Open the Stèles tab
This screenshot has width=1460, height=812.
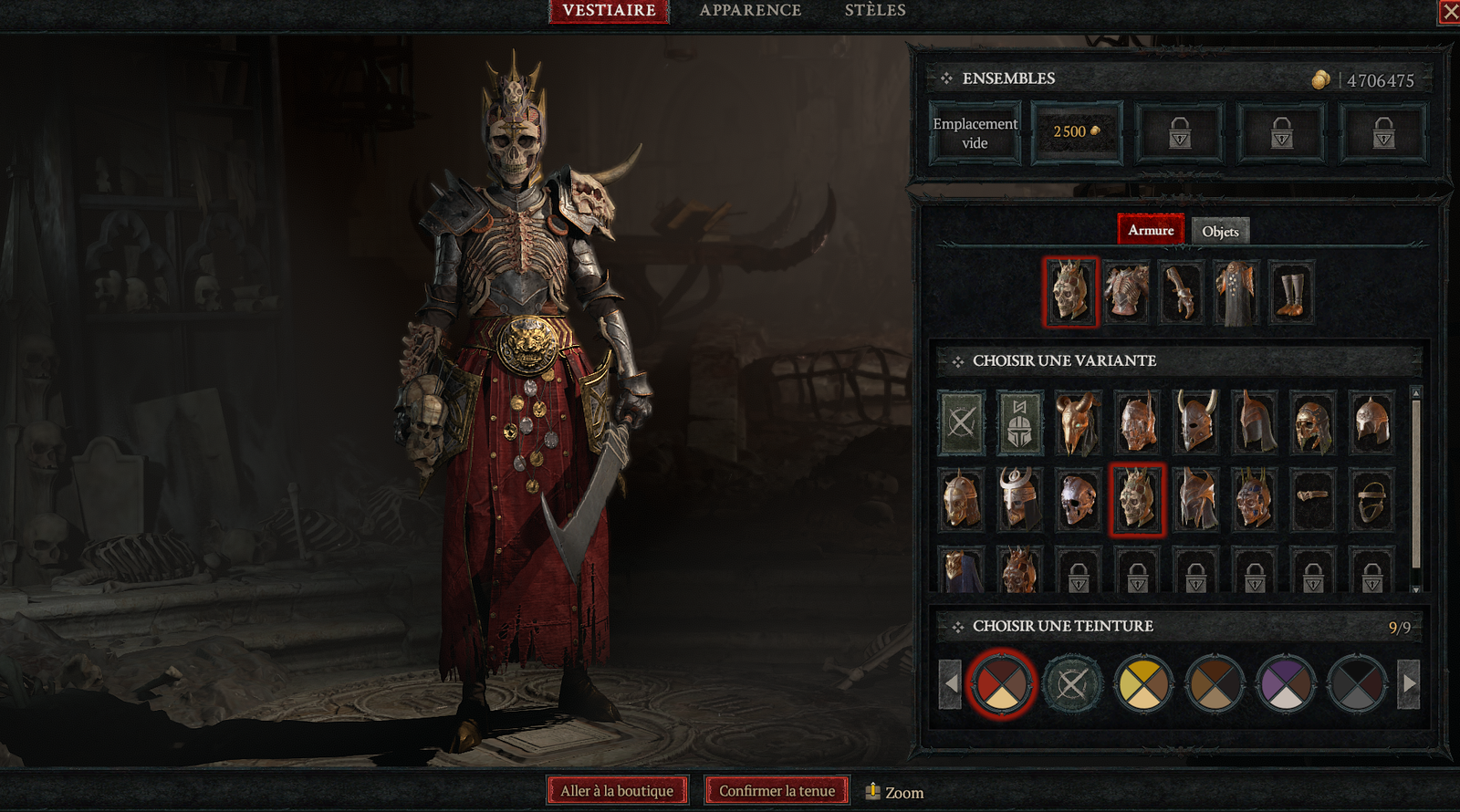pyautogui.click(x=874, y=11)
